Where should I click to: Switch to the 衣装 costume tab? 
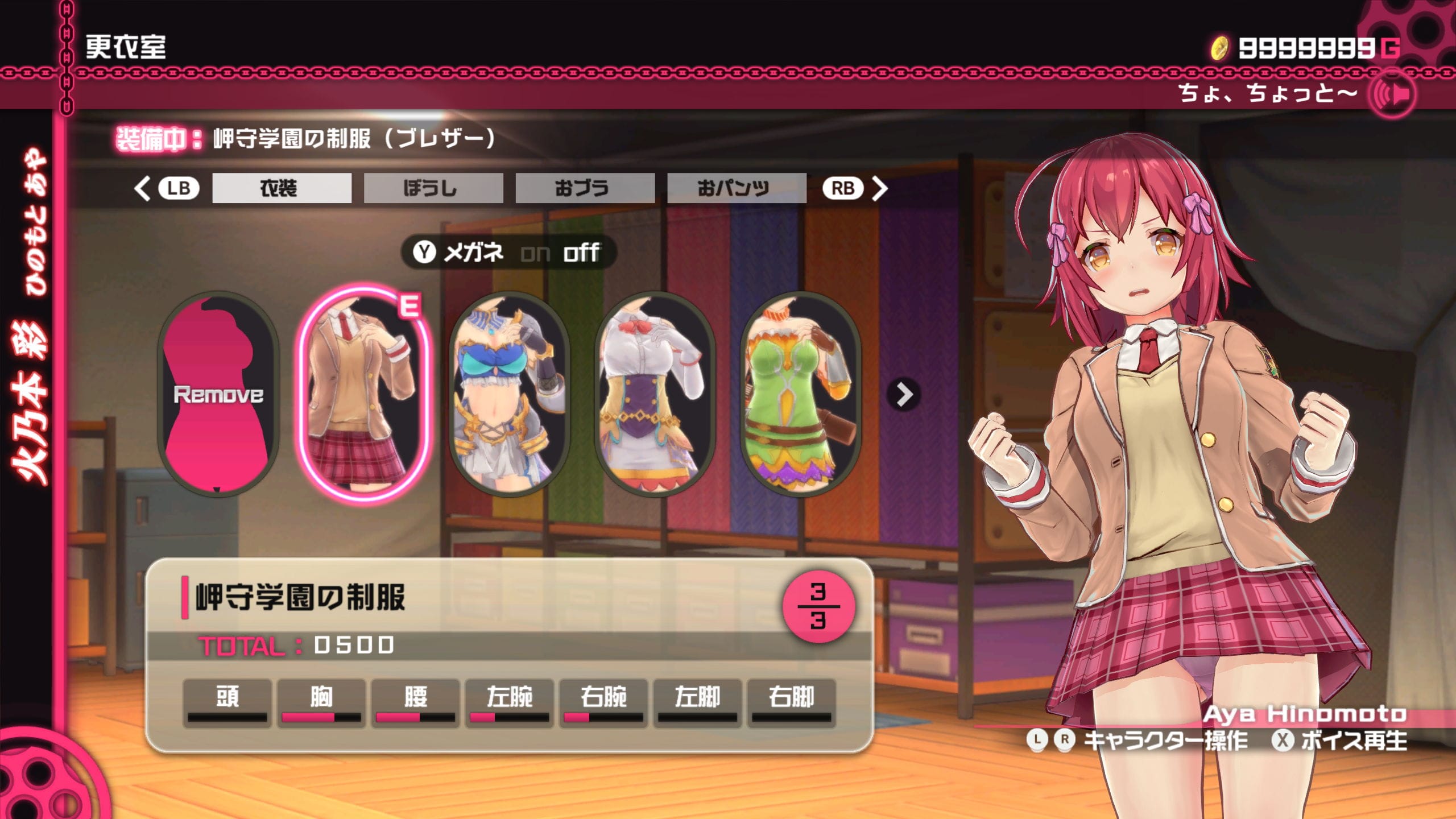[x=282, y=188]
